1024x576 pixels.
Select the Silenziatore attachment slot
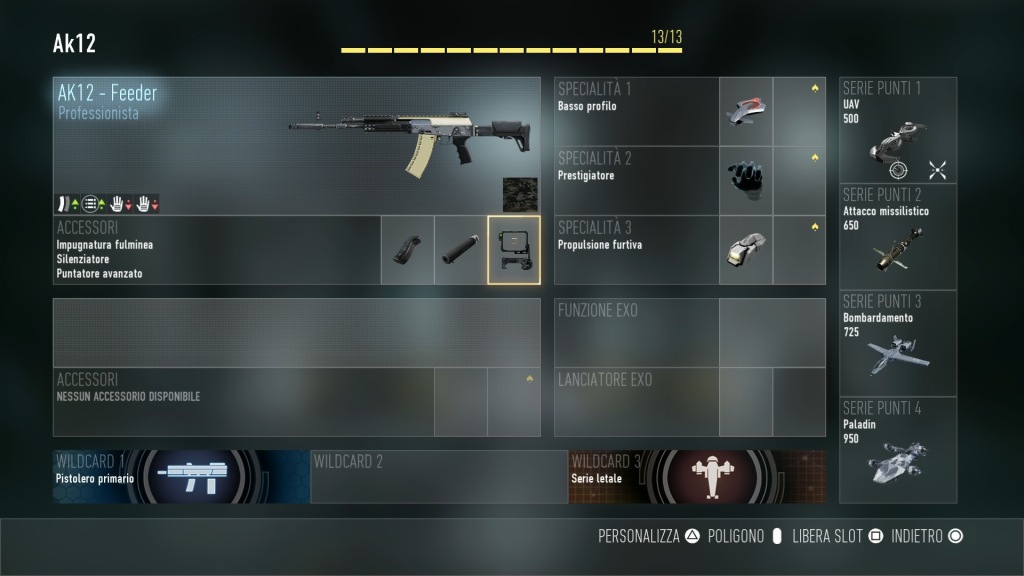pyautogui.click(x=461, y=250)
